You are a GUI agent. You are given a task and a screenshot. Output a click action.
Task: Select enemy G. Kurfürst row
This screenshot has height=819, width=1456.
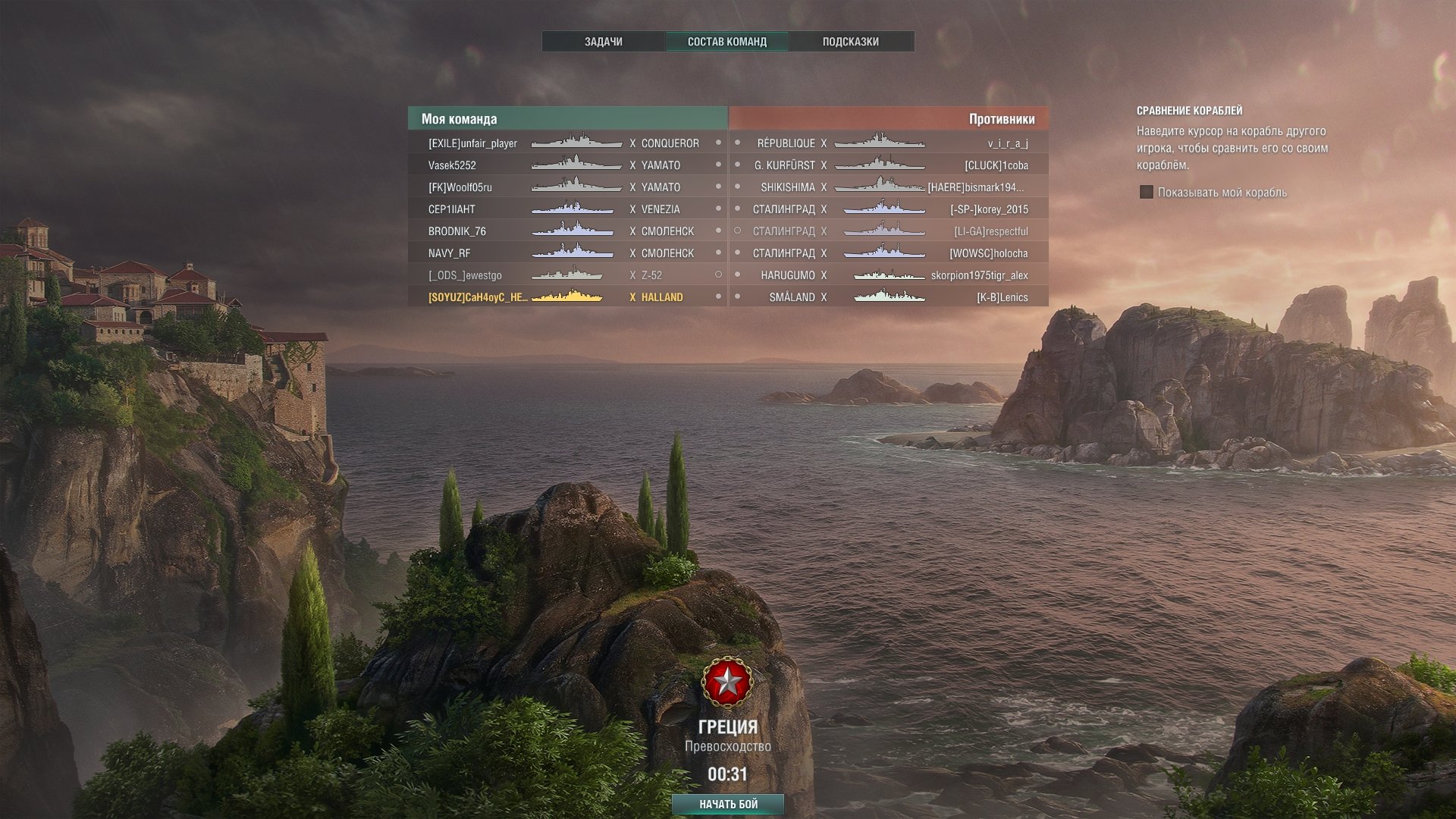coord(889,165)
